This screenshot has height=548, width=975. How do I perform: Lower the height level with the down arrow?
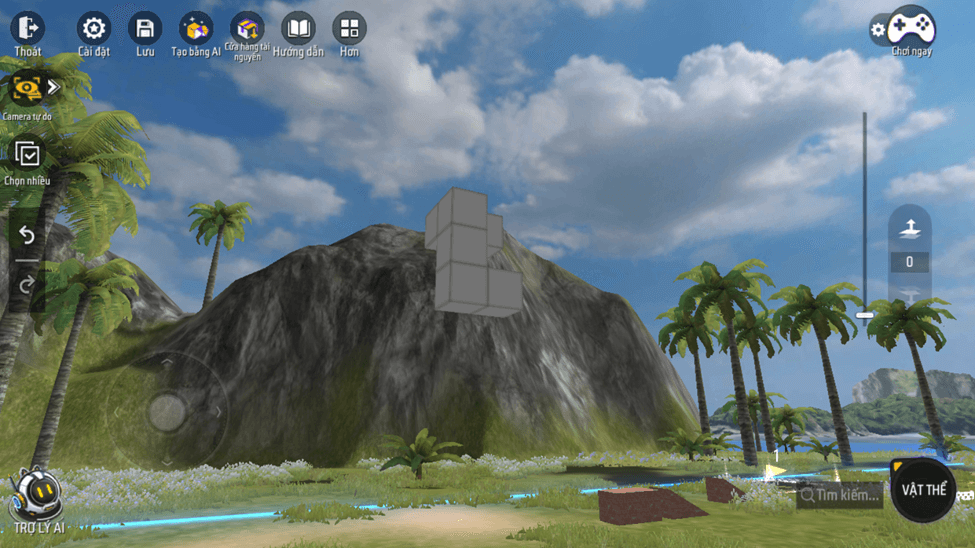909,294
